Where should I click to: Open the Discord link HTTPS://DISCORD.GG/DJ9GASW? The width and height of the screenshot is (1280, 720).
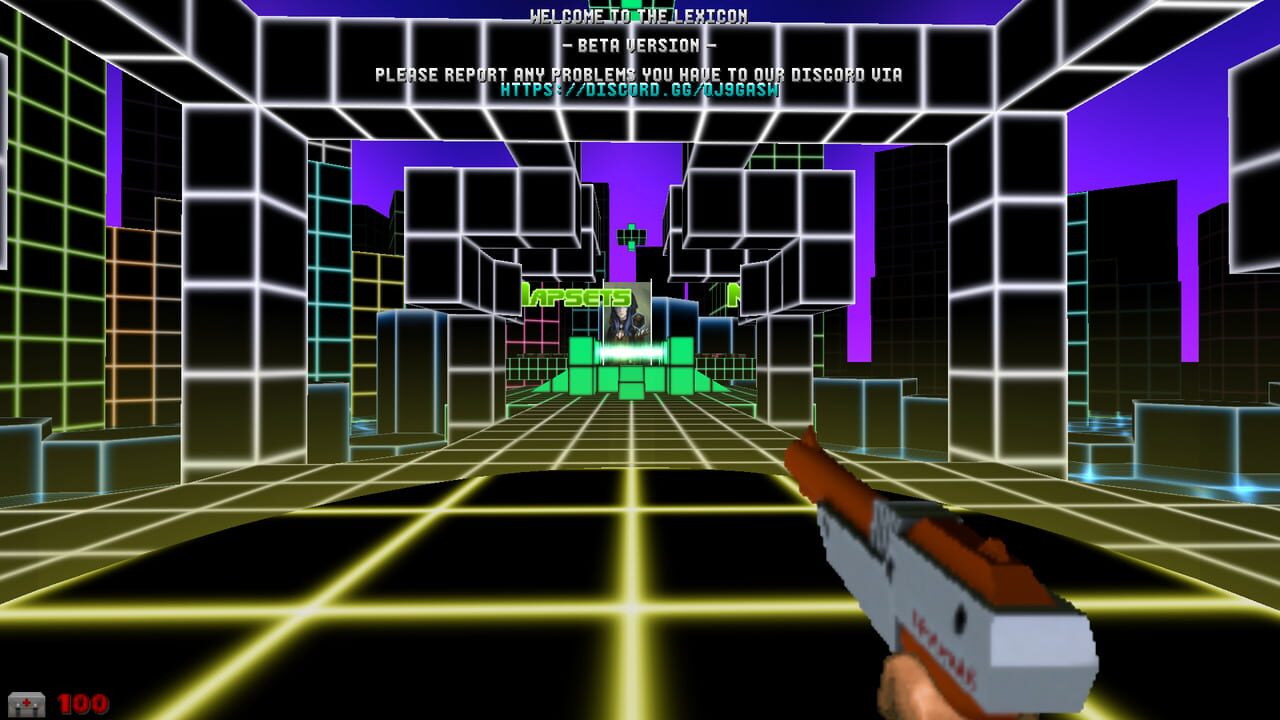640,90
